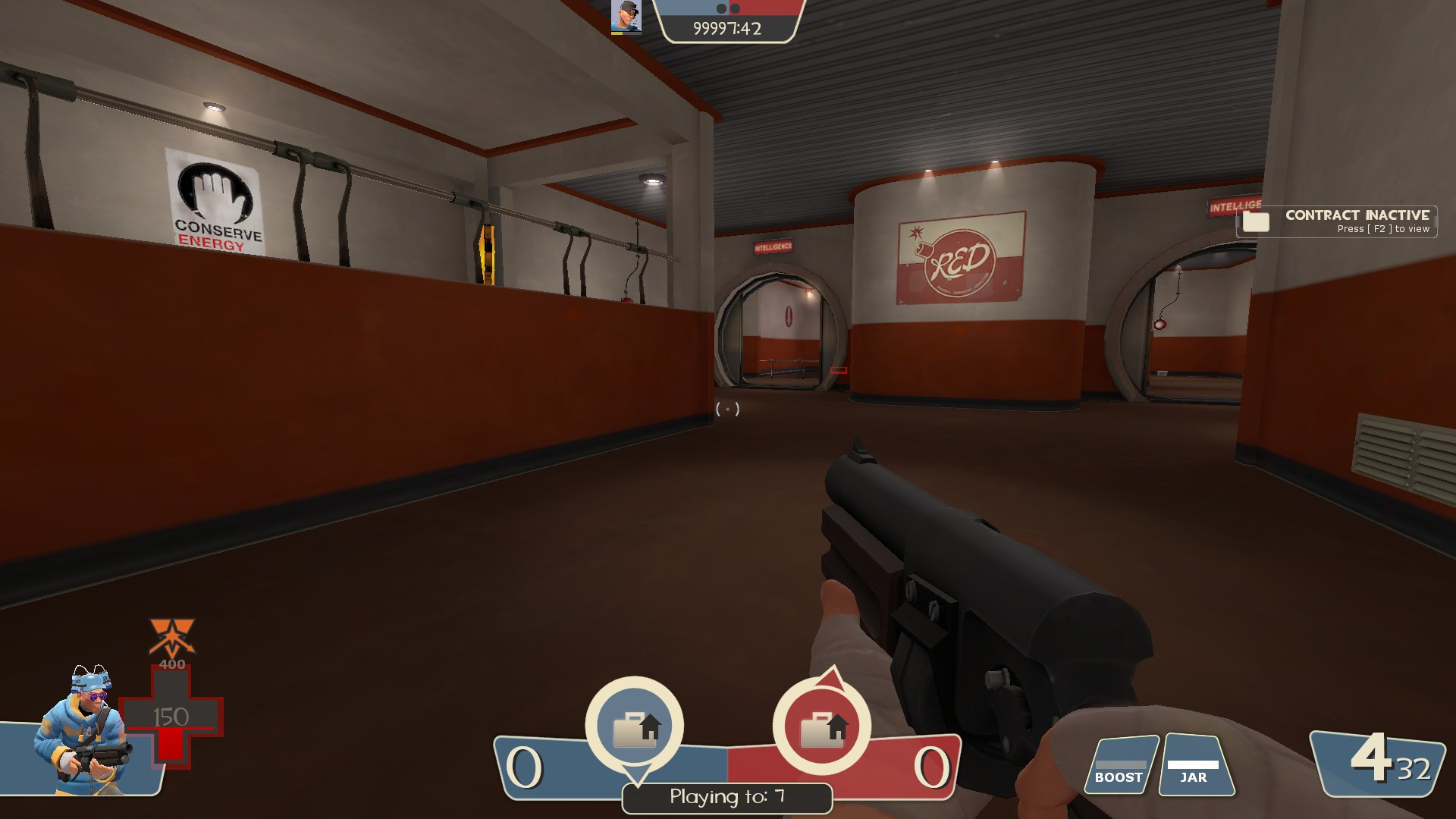
Task: Click the BLU intelligence briefcase indicator
Action: point(635,726)
